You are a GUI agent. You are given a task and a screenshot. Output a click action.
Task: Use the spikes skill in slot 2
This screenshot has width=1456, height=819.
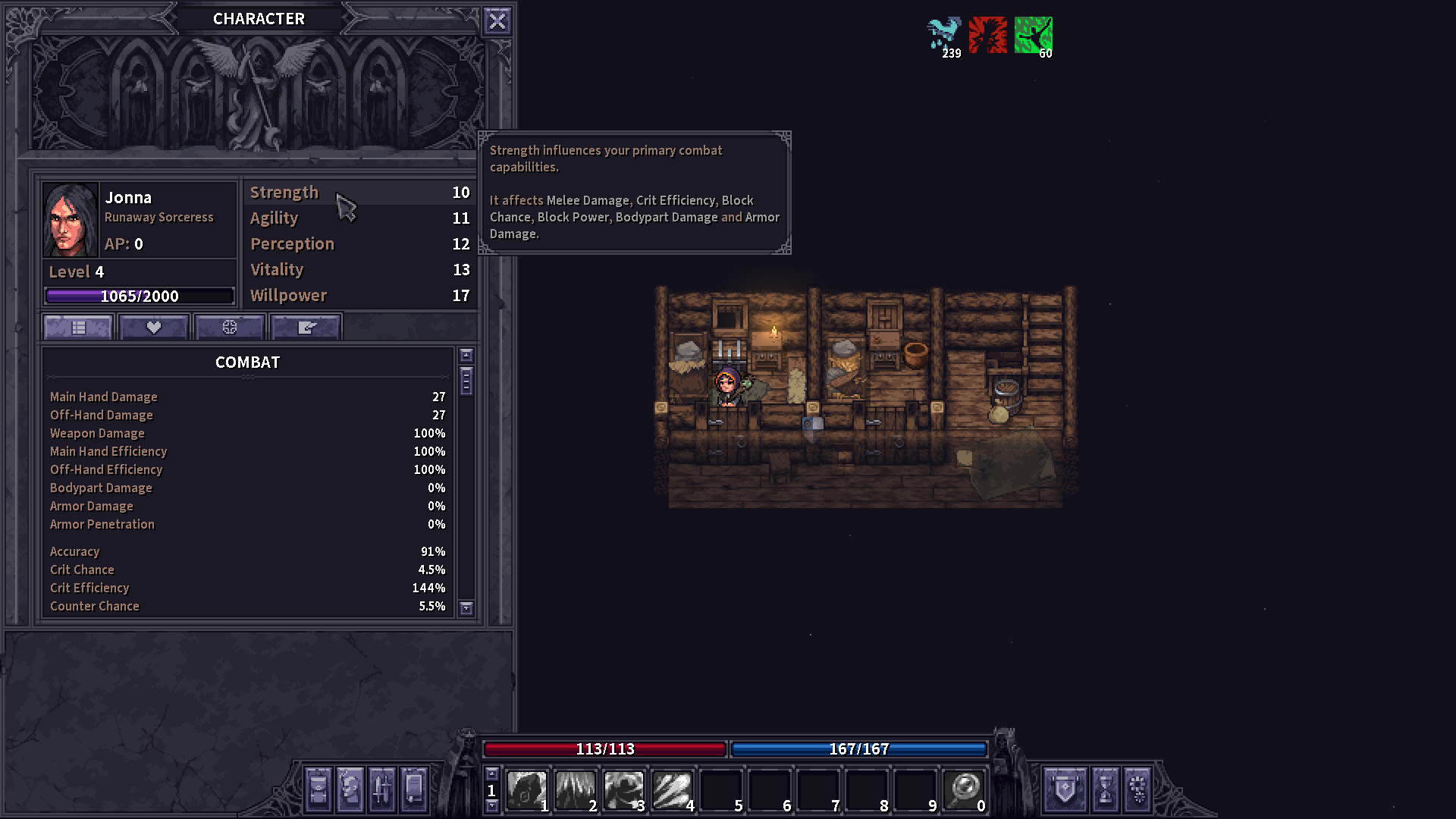click(575, 790)
